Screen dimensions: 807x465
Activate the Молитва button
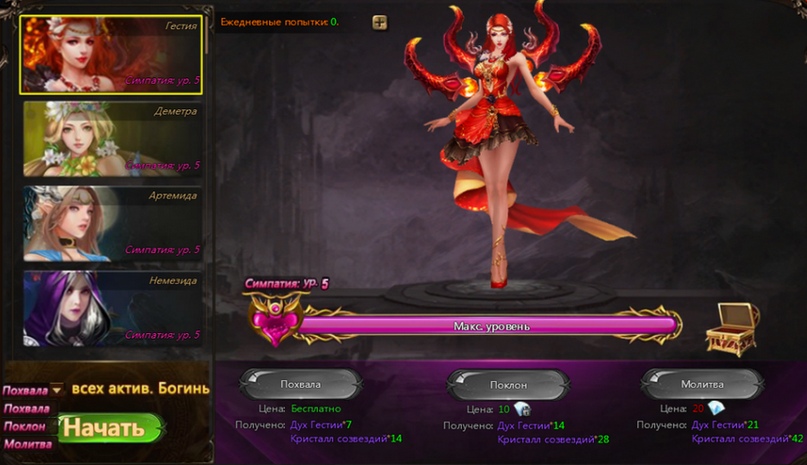point(702,384)
